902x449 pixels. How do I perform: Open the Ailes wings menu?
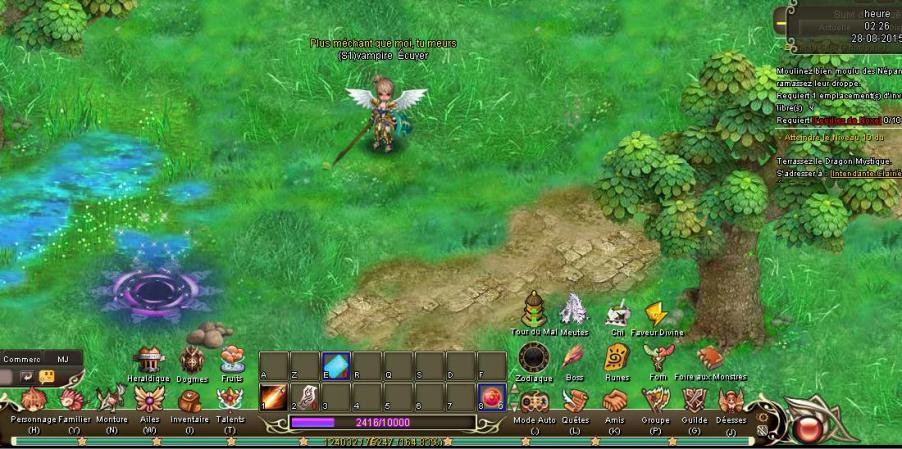(150, 402)
